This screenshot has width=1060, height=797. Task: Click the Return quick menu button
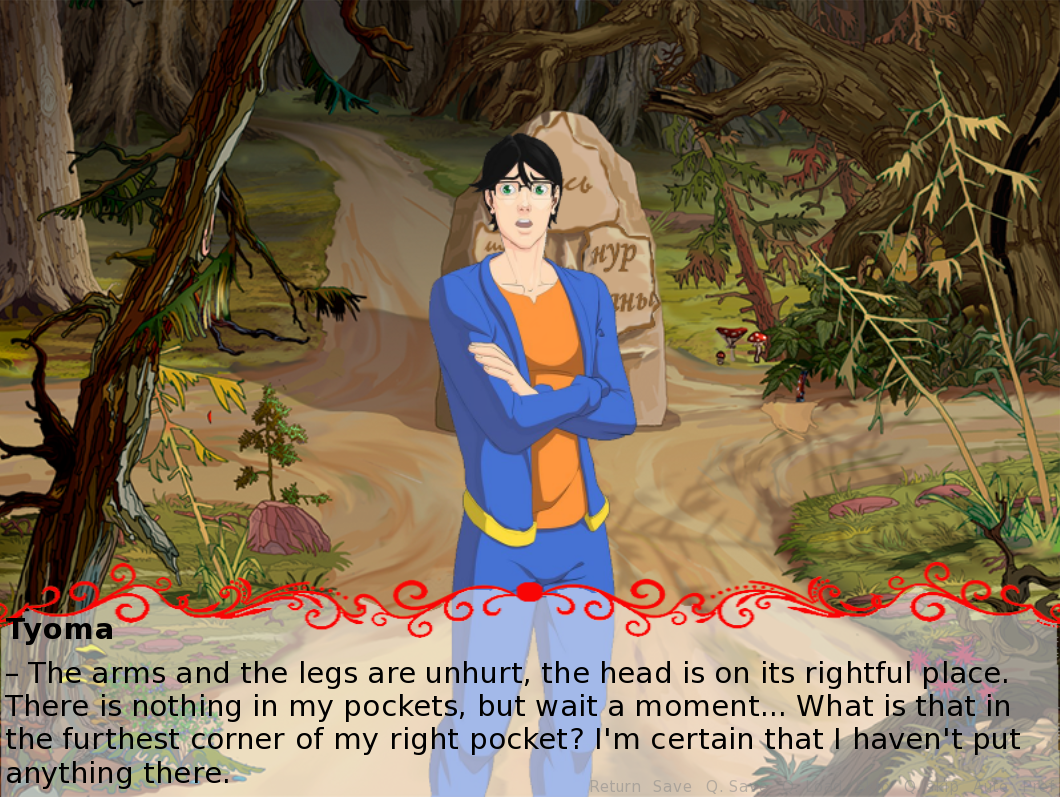(615, 786)
